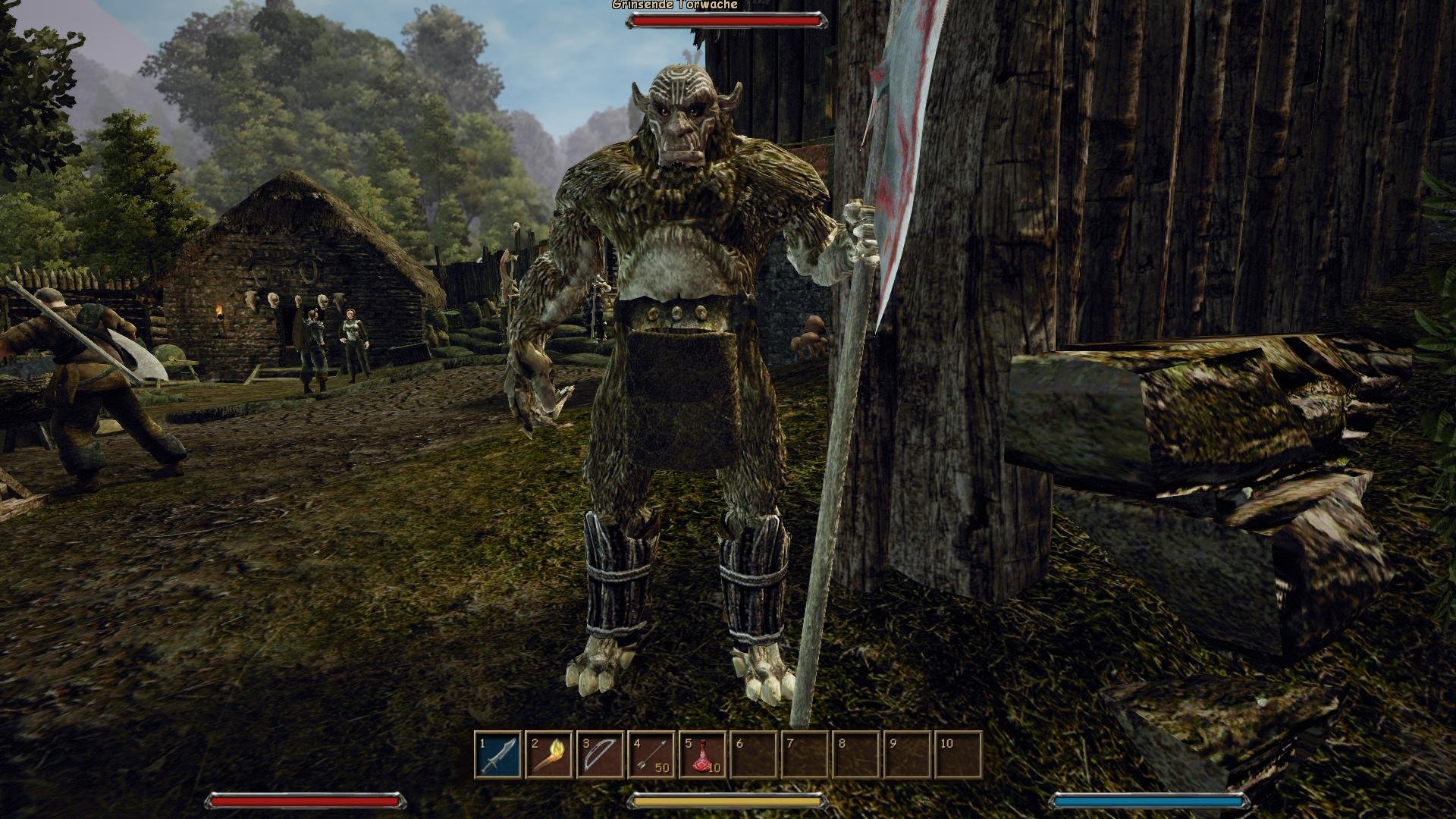Select the arrows stack of 50
1456x819 pixels.
pos(651,755)
